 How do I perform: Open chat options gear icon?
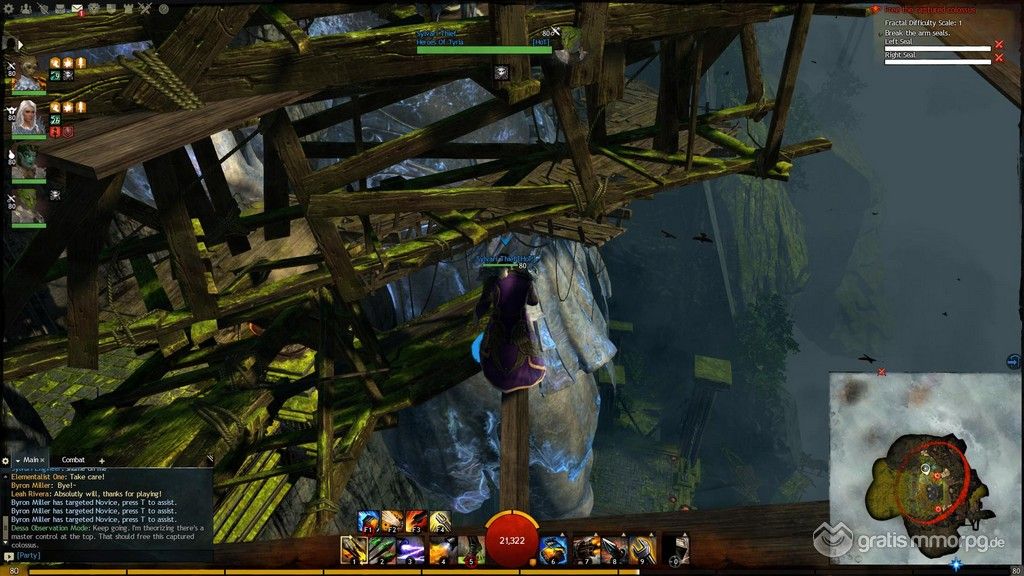click(6, 460)
